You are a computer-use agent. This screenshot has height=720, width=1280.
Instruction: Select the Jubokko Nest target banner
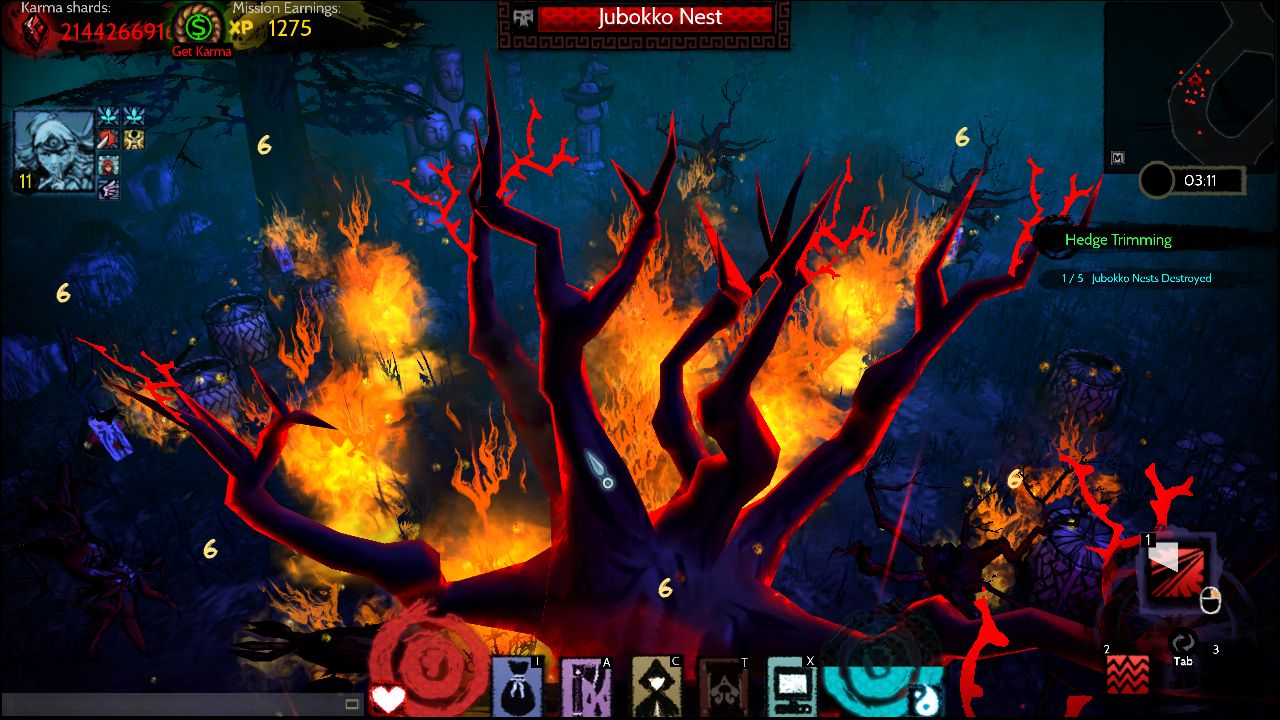tap(654, 18)
